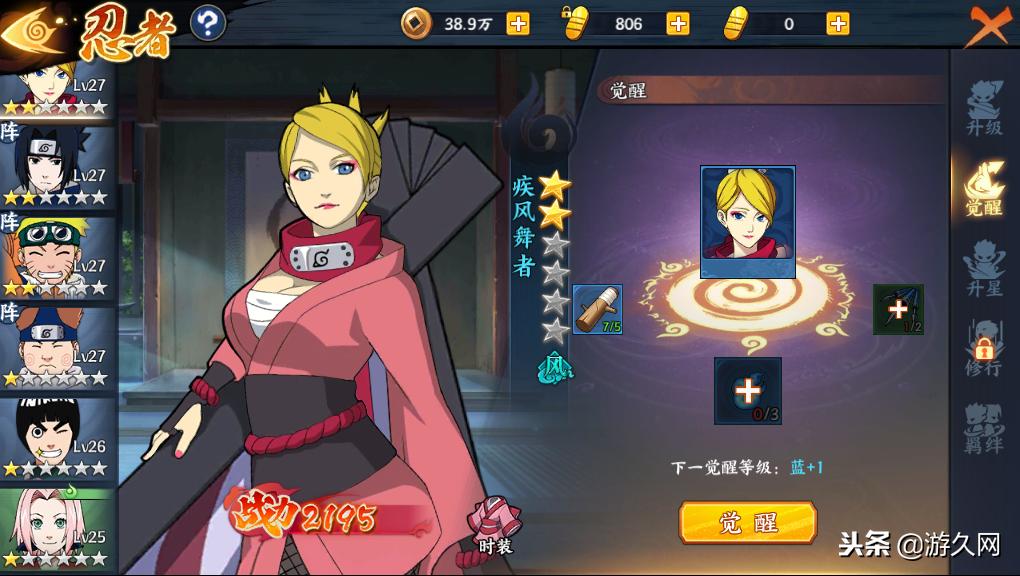Open the question mark help button
This screenshot has height=576, width=1020.
coord(207,23)
